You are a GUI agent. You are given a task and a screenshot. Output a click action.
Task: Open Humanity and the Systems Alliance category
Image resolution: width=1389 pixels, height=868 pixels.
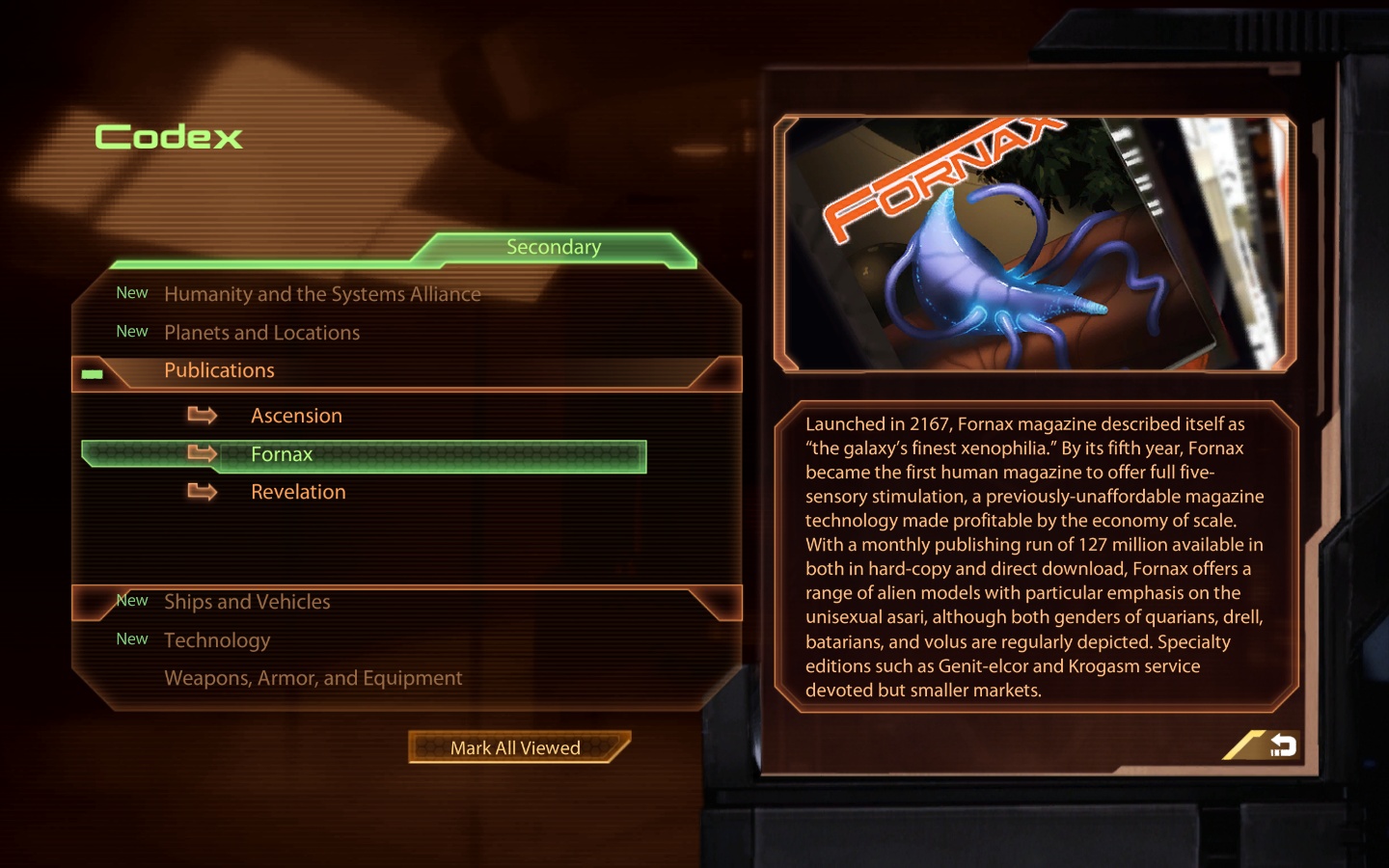[x=322, y=294]
